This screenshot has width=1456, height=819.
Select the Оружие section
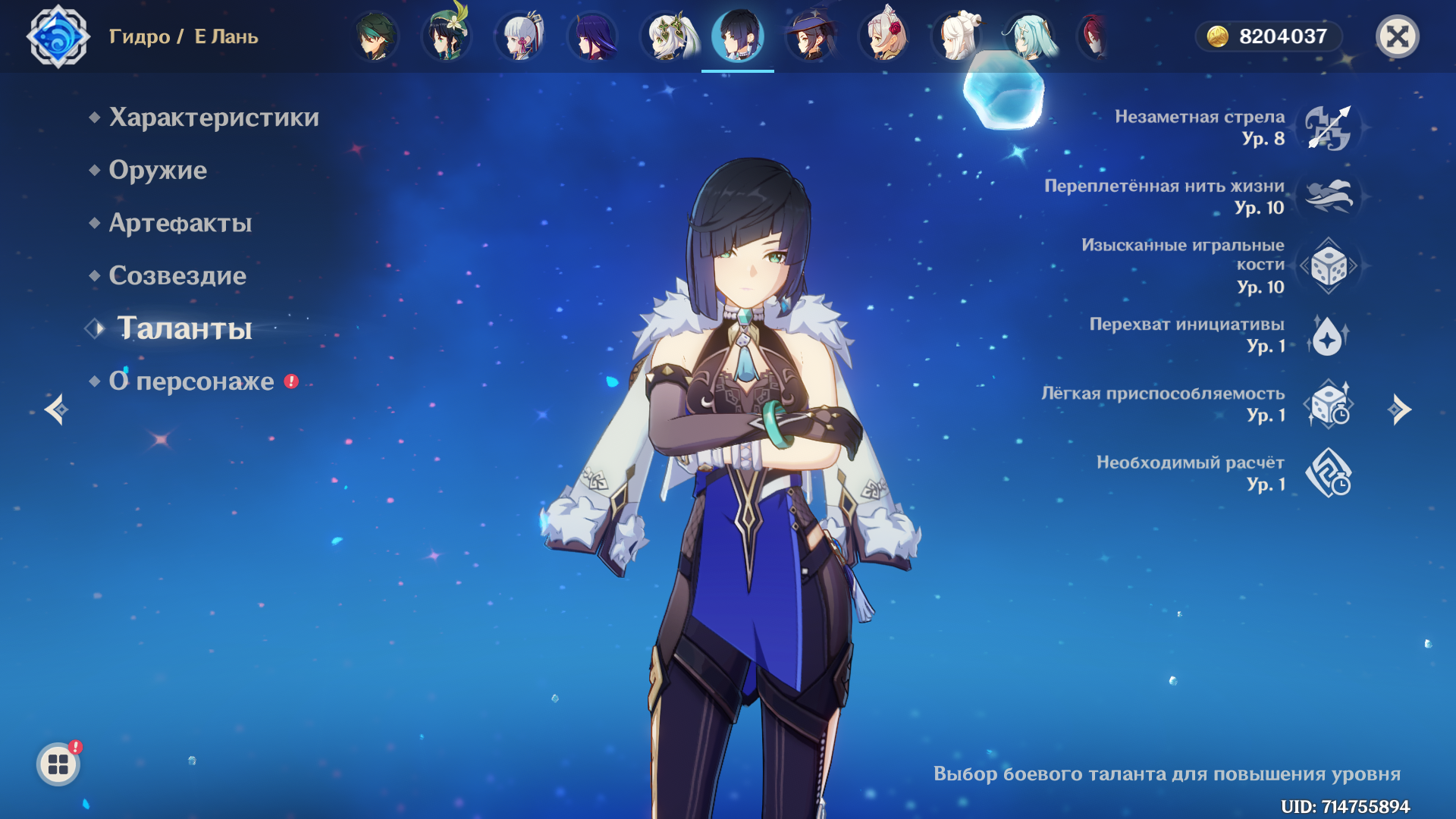point(157,171)
